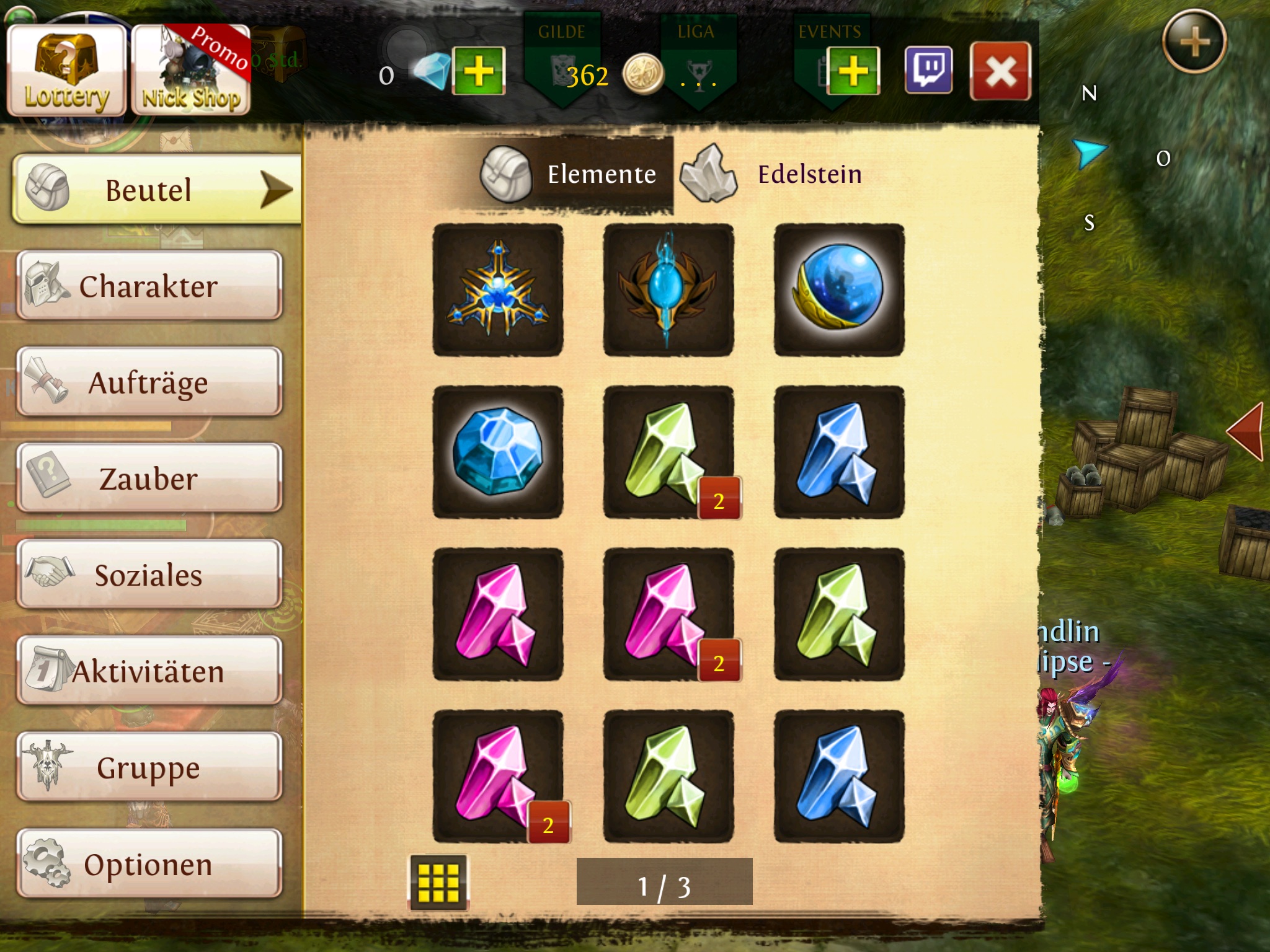Open the Twitch streaming button
This screenshot has height=952, width=1270.
point(928,71)
